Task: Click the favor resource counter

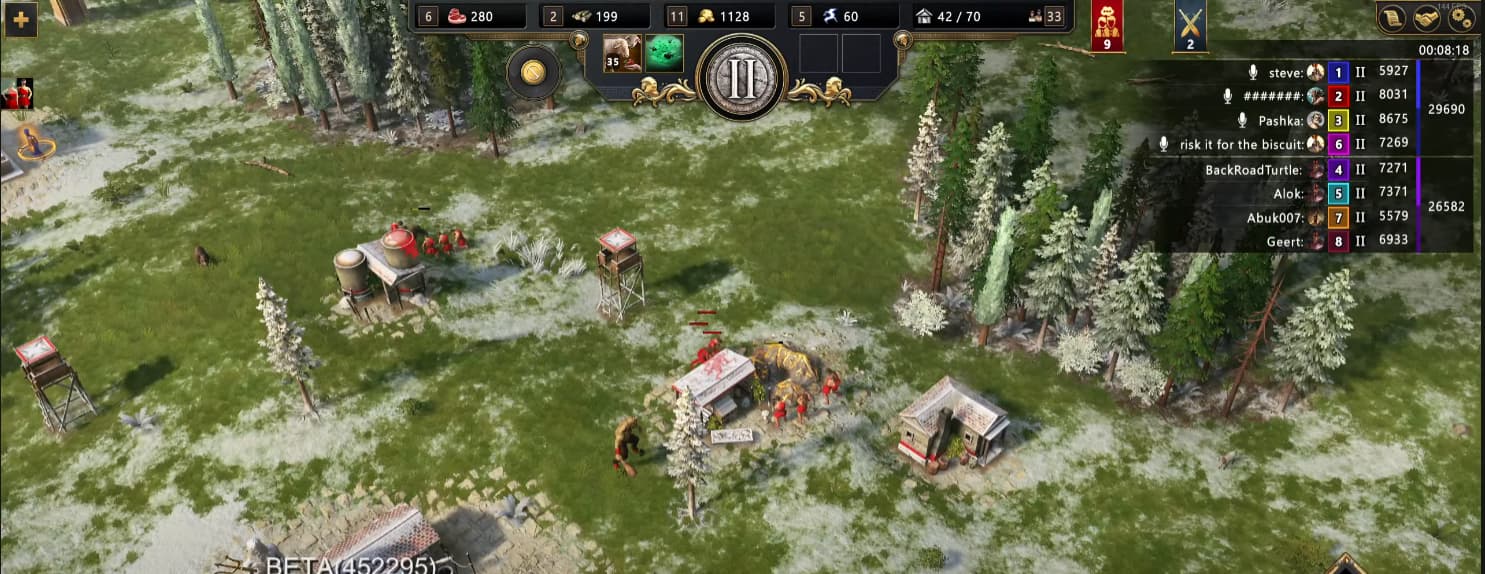Action: [844, 17]
